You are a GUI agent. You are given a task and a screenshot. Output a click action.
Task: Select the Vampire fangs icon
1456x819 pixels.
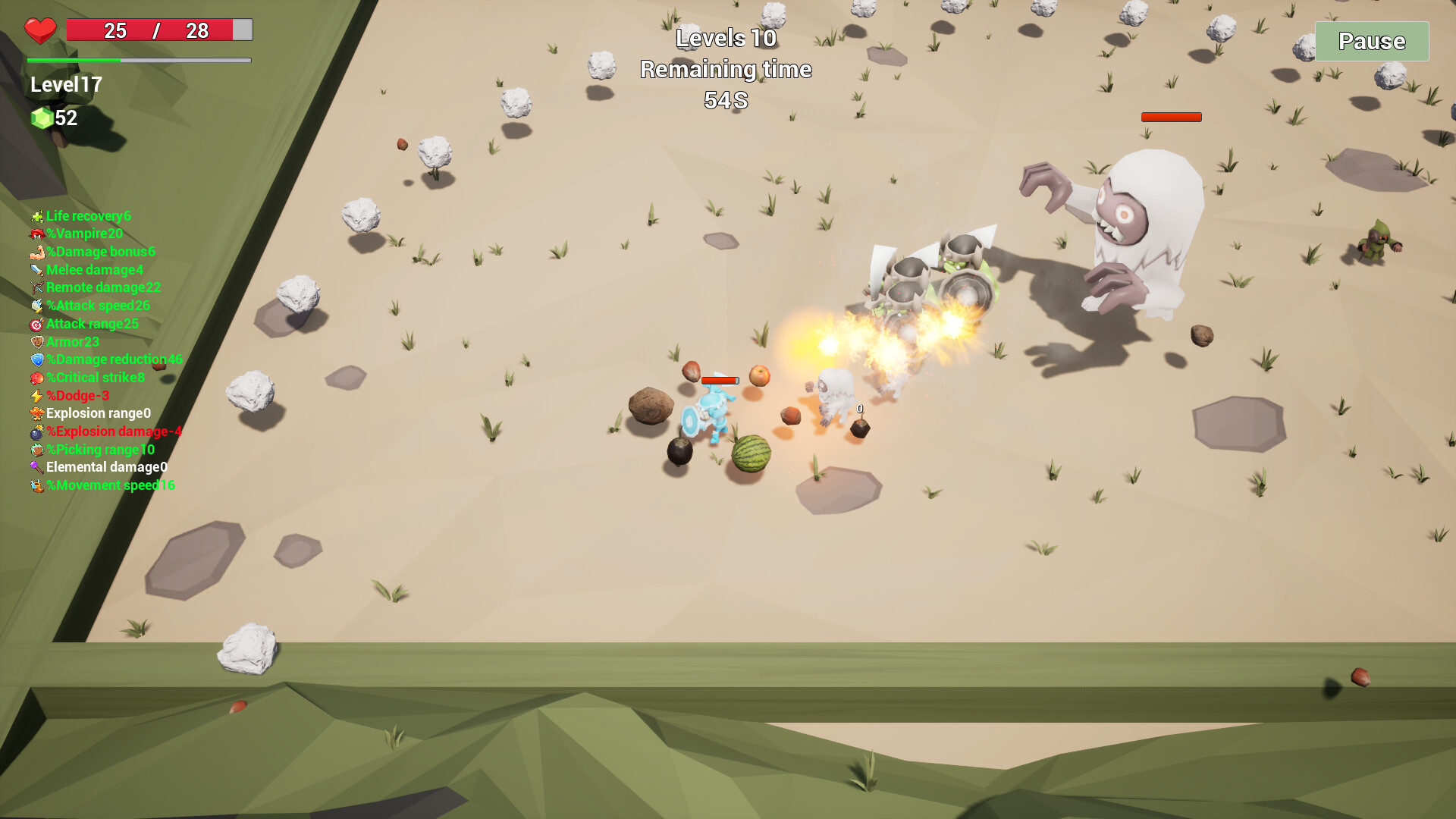click(35, 234)
